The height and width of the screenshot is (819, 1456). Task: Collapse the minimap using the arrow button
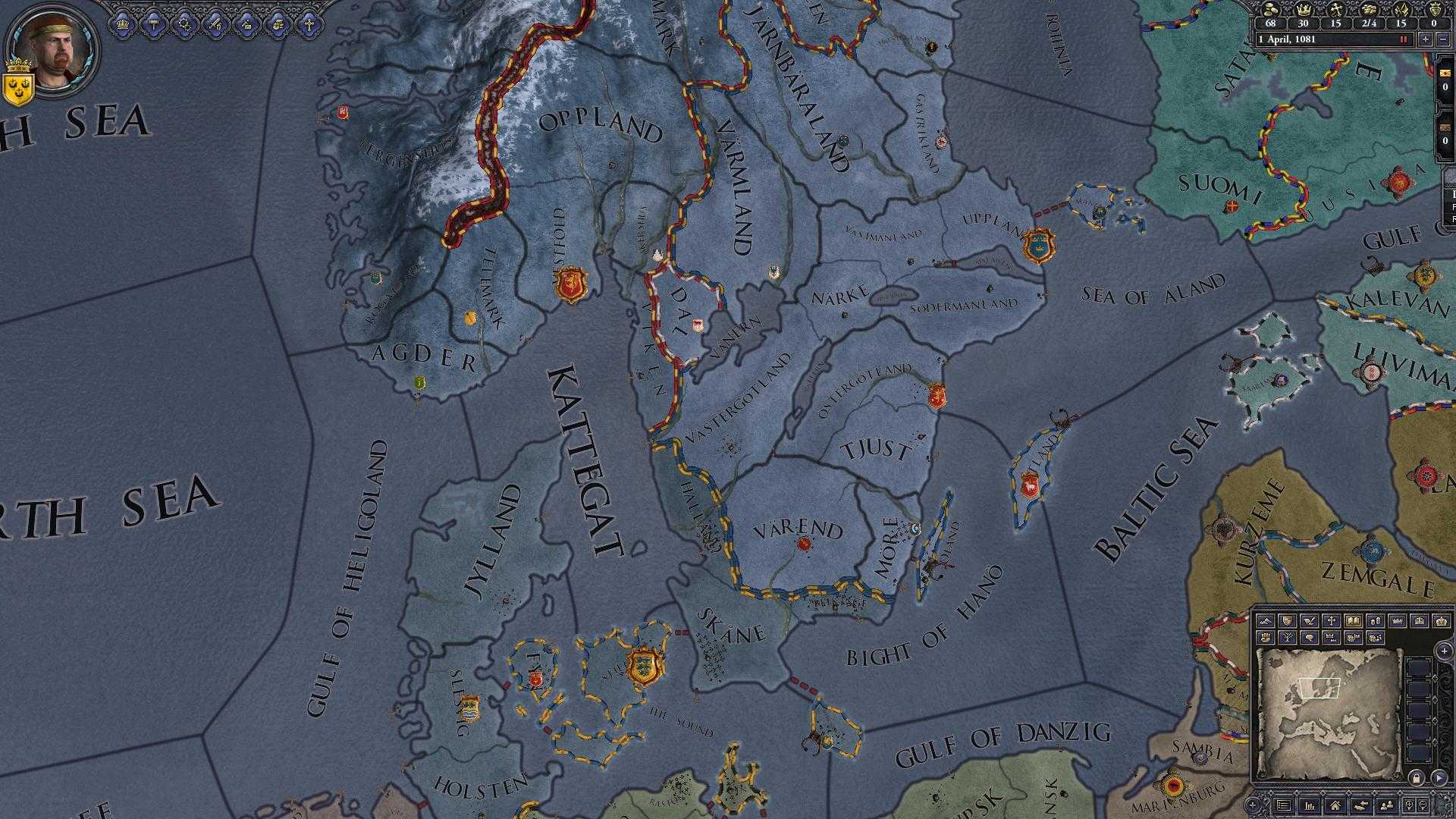pyautogui.click(x=1439, y=778)
